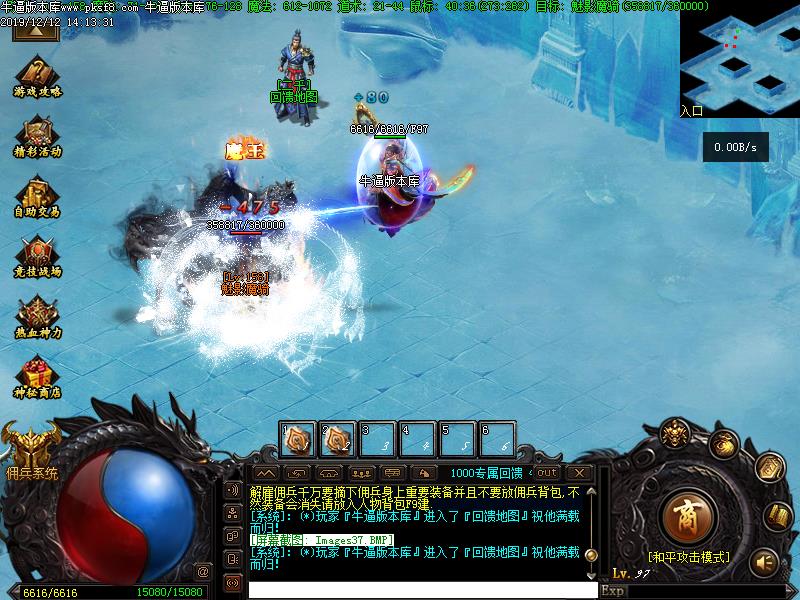This screenshot has height=600, width=800.
Task: Open the 精彩活动 events menu
Action: point(37,136)
